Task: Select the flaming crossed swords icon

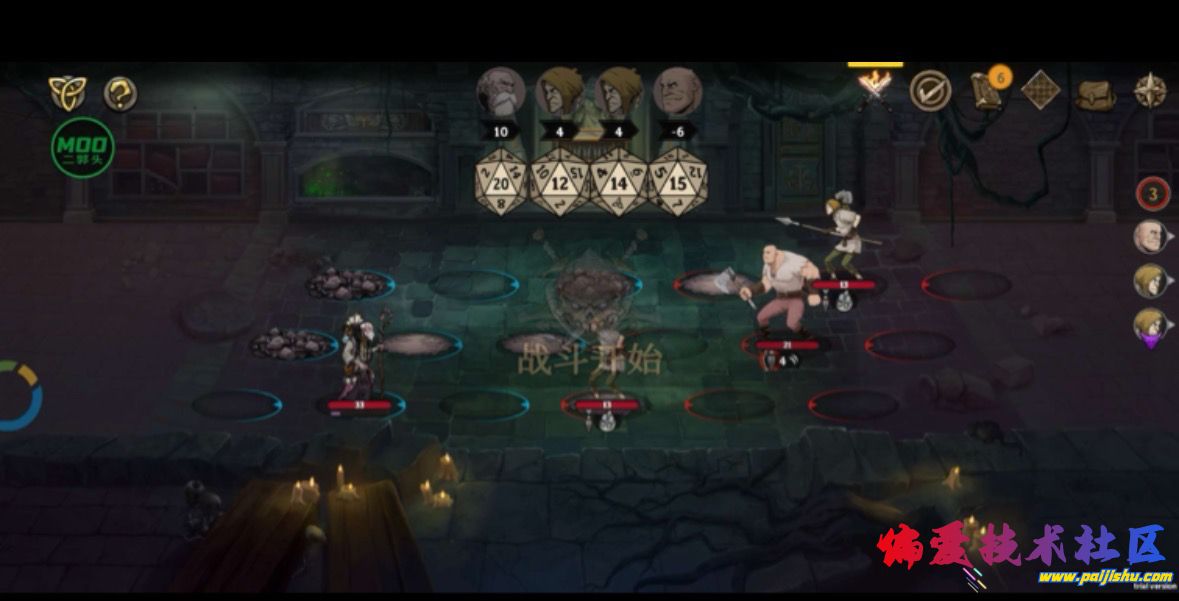Action: pos(875,90)
